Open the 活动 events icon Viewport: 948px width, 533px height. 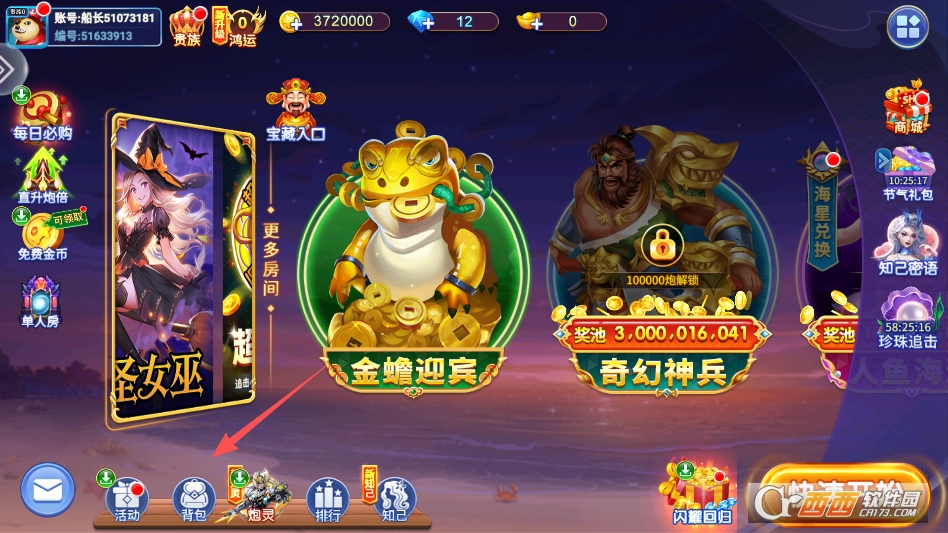click(x=127, y=498)
